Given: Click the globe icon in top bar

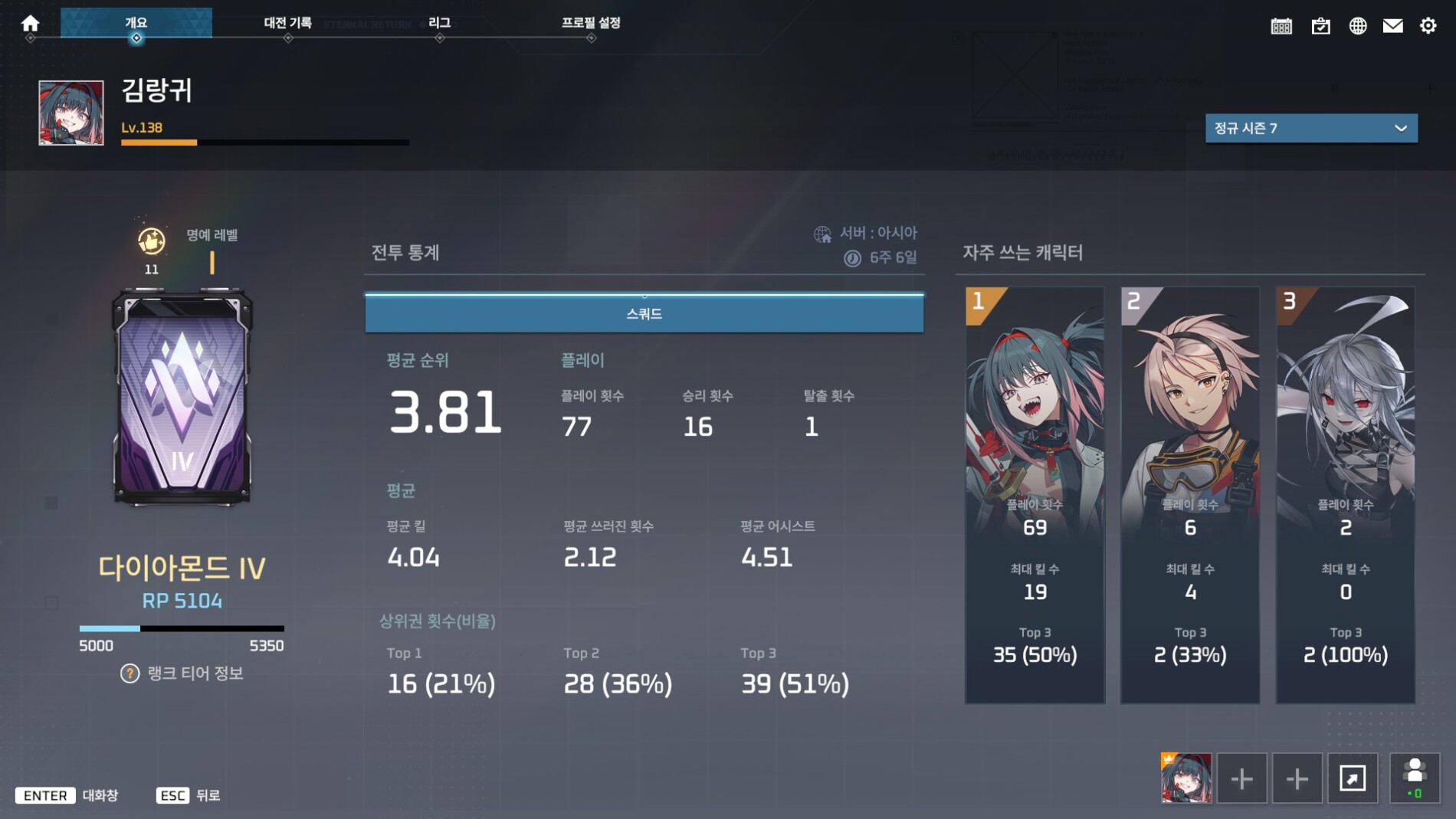Looking at the screenshot, I should click(1357, 26).
